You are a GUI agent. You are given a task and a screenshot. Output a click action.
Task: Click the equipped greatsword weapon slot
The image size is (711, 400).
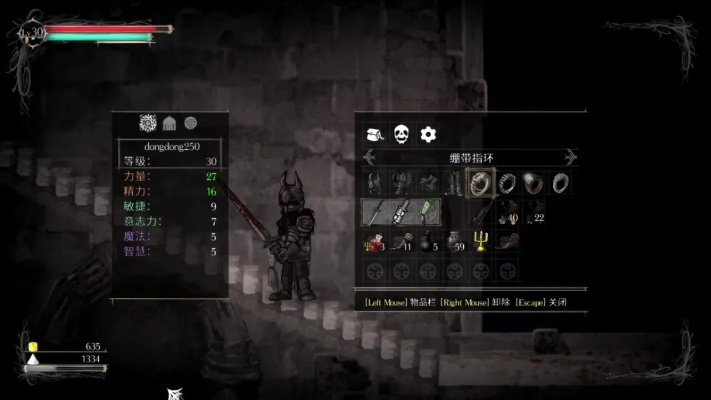coord(375,212)
